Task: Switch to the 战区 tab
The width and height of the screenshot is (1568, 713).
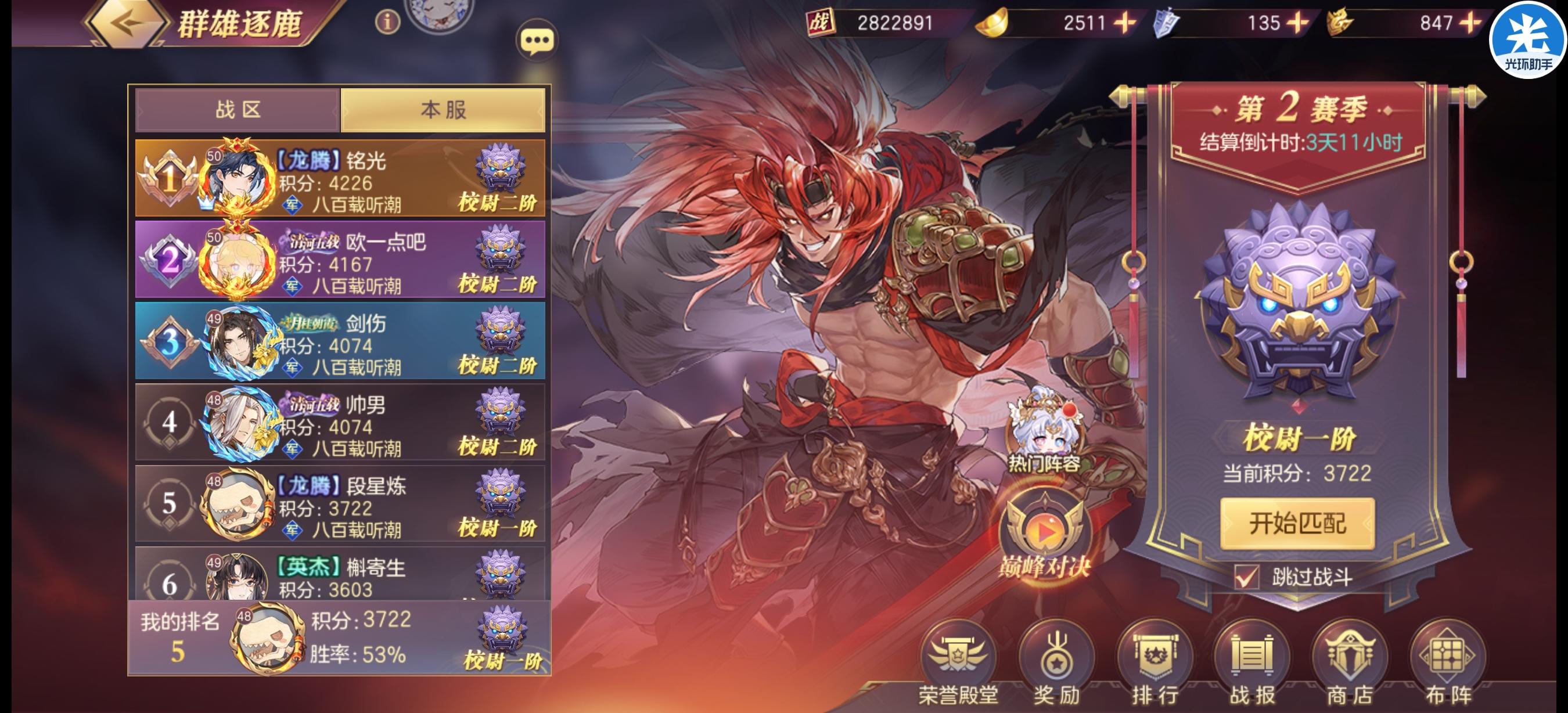Action: [238, 110]
